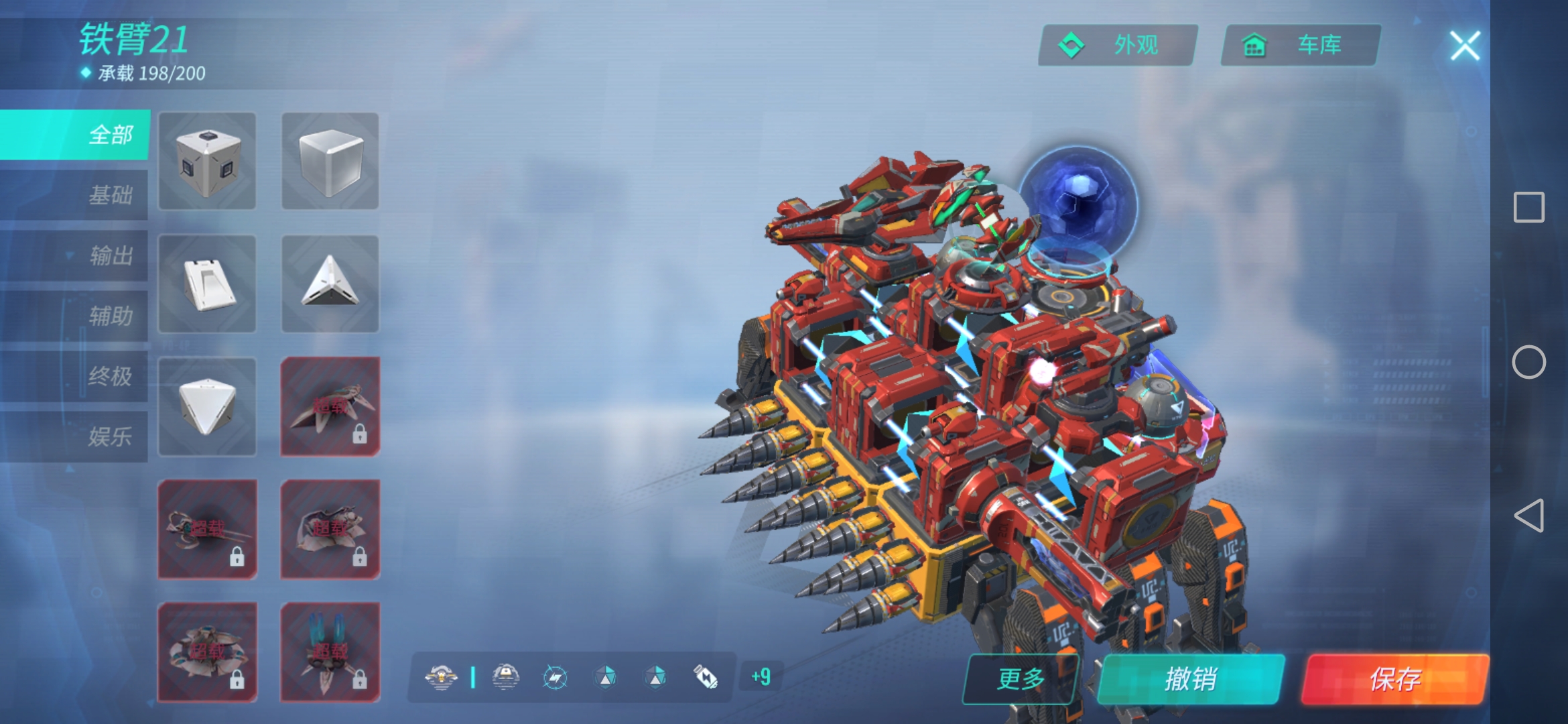Select the triangular pyramid block
The height and width of the screenshot is (724, 1568).
coord(330,284)
